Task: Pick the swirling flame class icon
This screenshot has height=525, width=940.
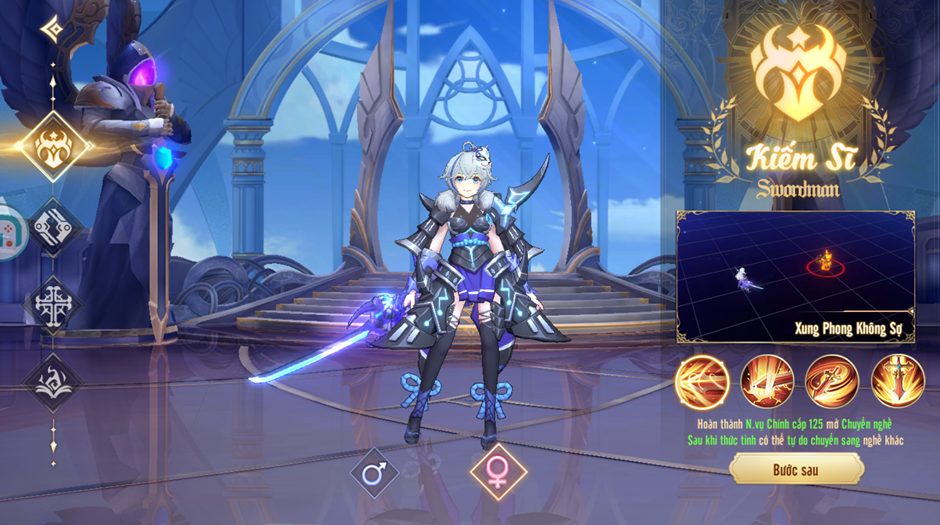Action: 52,381
